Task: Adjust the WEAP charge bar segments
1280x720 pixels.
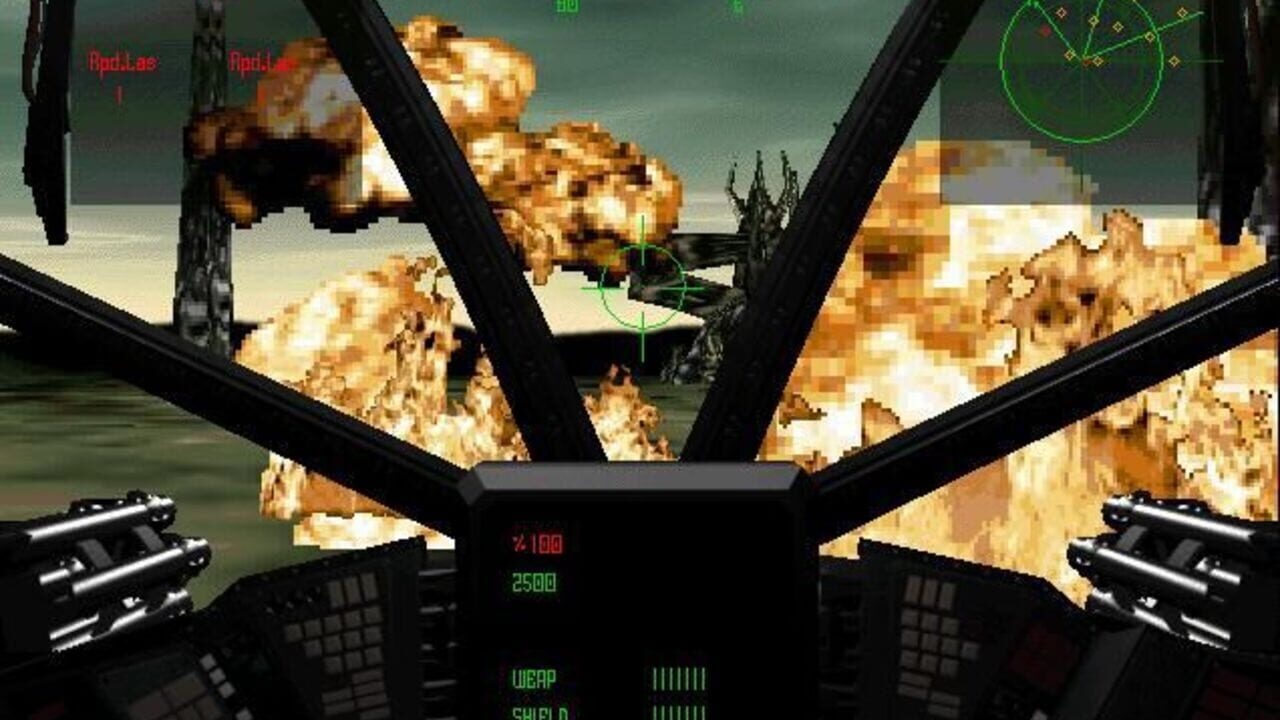Action: (x=680, y=678)
